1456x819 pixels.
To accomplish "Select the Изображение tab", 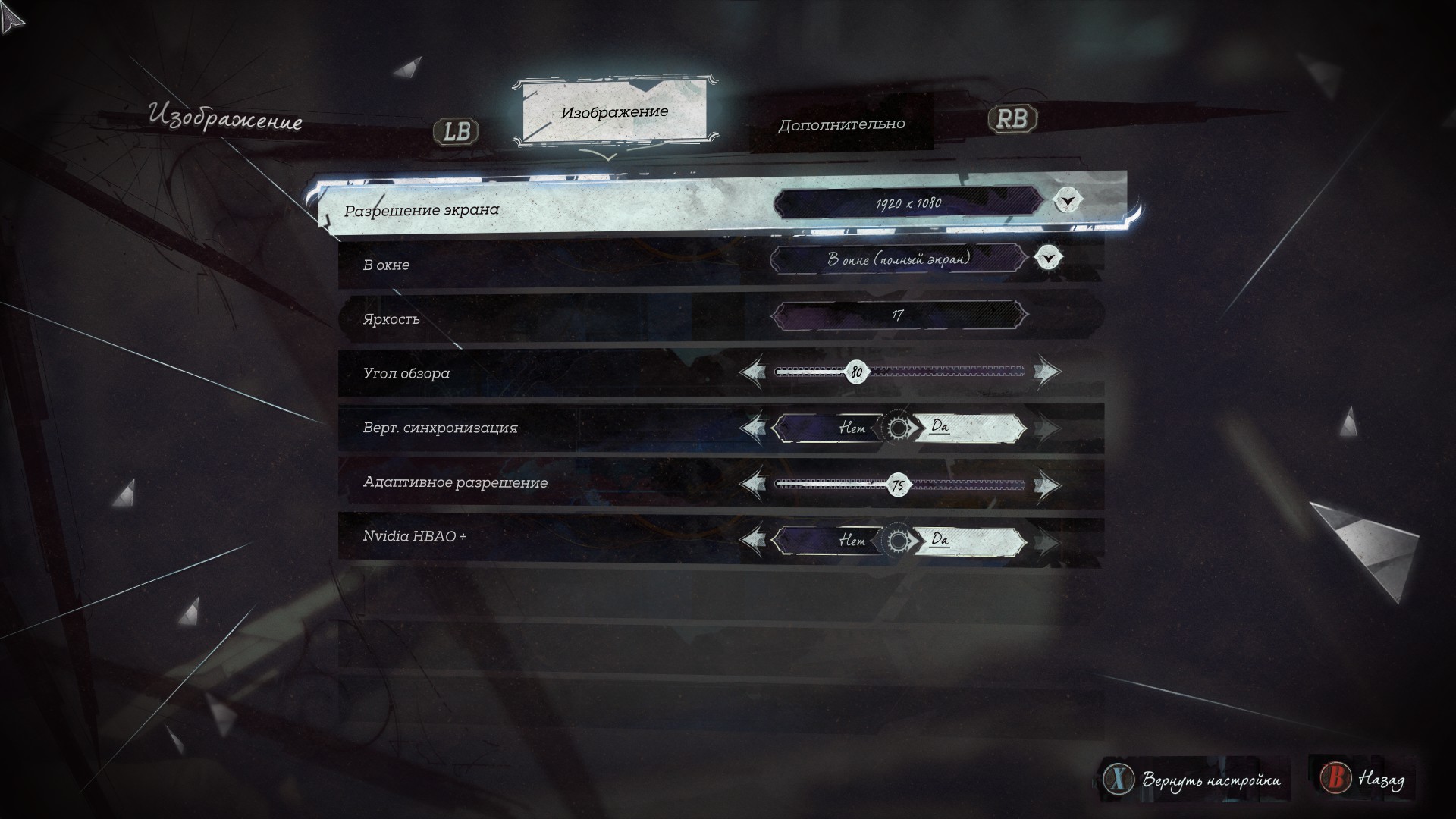I will 614,112.
